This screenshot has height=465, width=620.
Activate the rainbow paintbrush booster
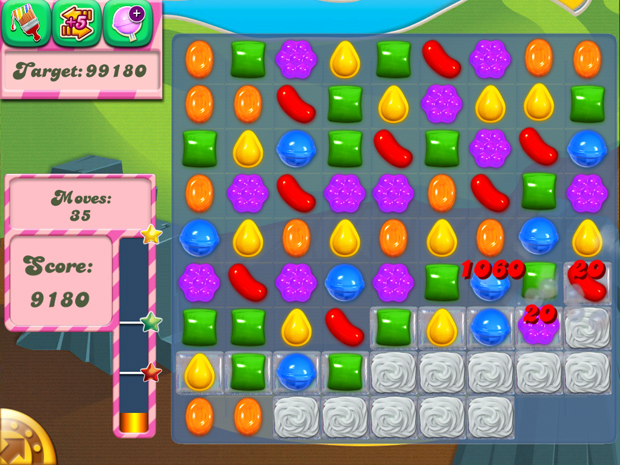tap(24, 23)
